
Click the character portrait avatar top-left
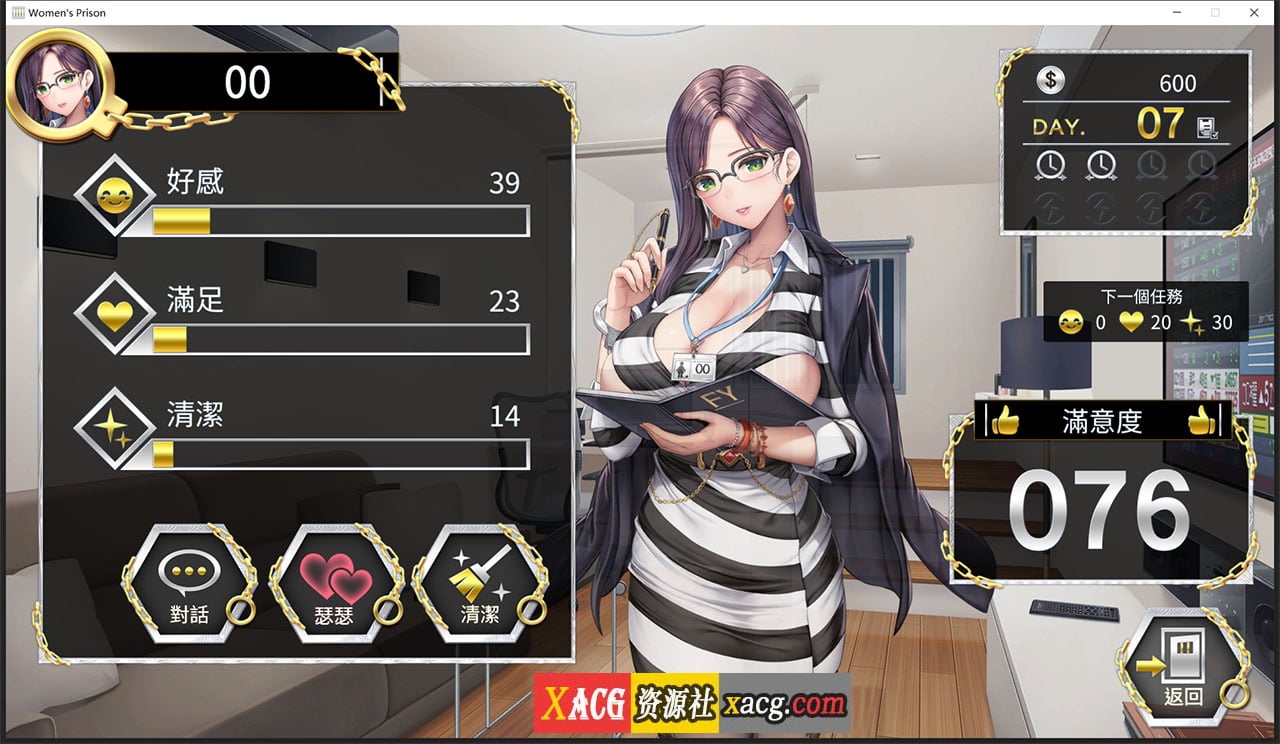[x=58, y=84]
